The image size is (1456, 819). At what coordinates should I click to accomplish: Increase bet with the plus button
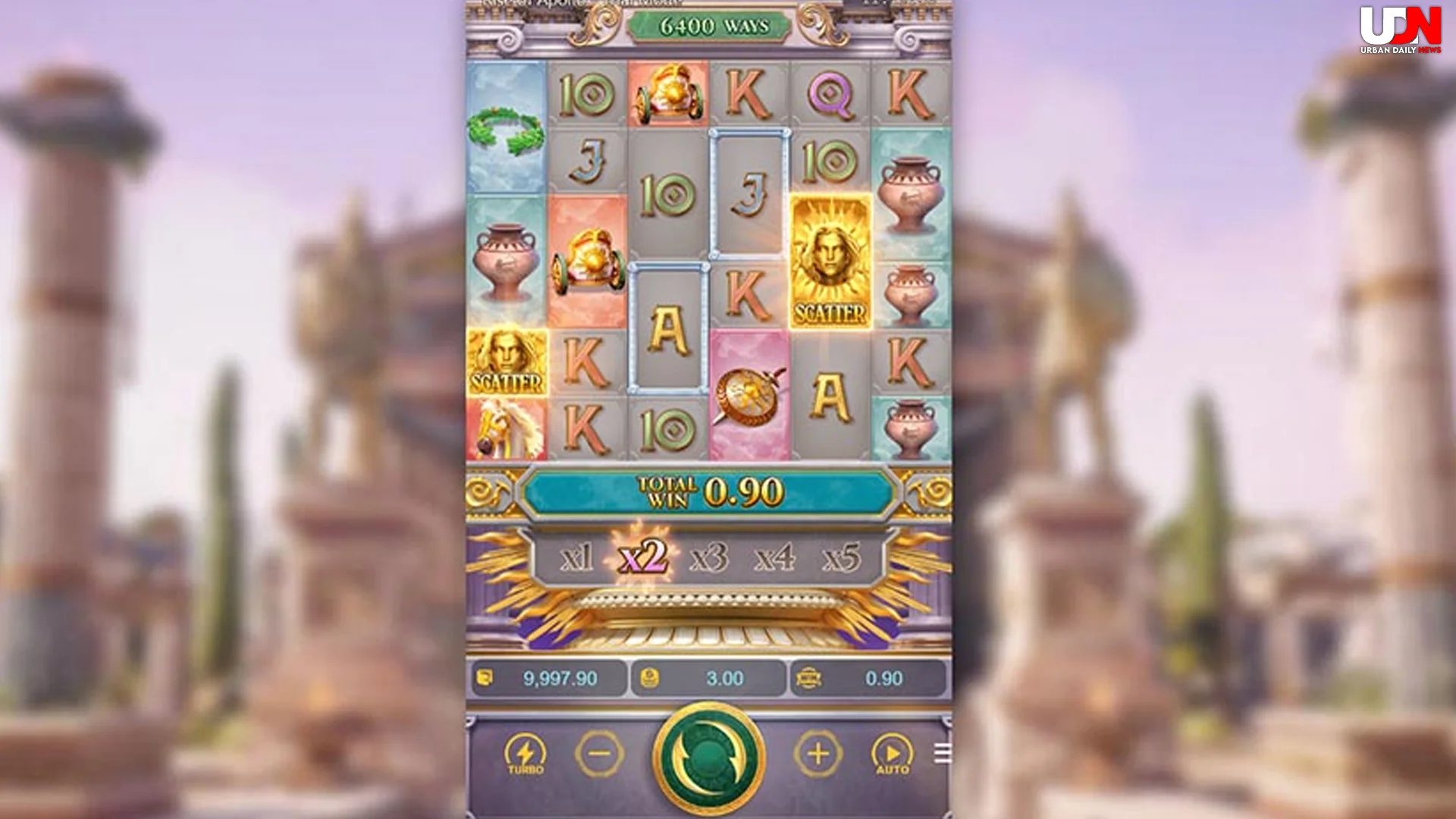(x=817, y=753)
